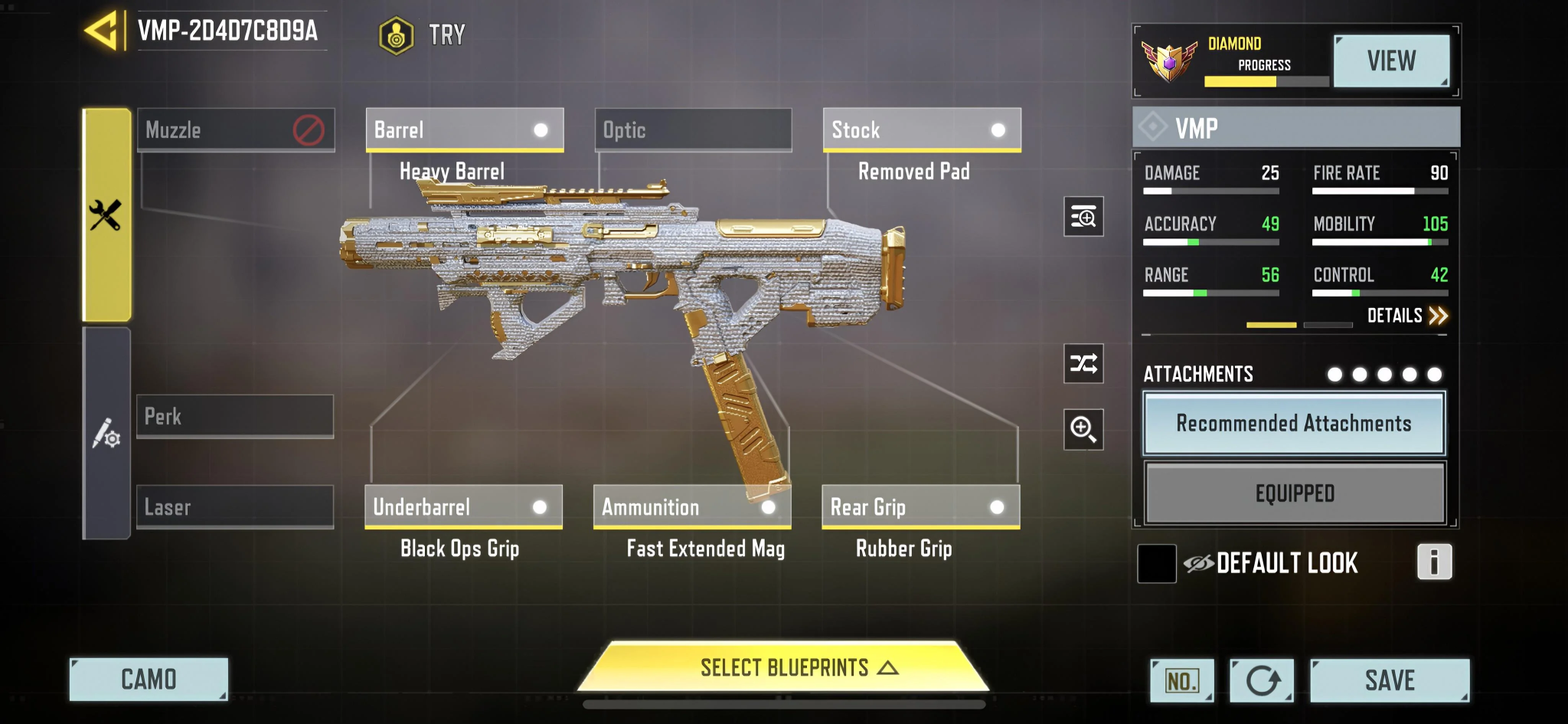This screenshot has height=724, width=1568.
Task: Reset attachments with the circular arrow
Action: 1262,680
